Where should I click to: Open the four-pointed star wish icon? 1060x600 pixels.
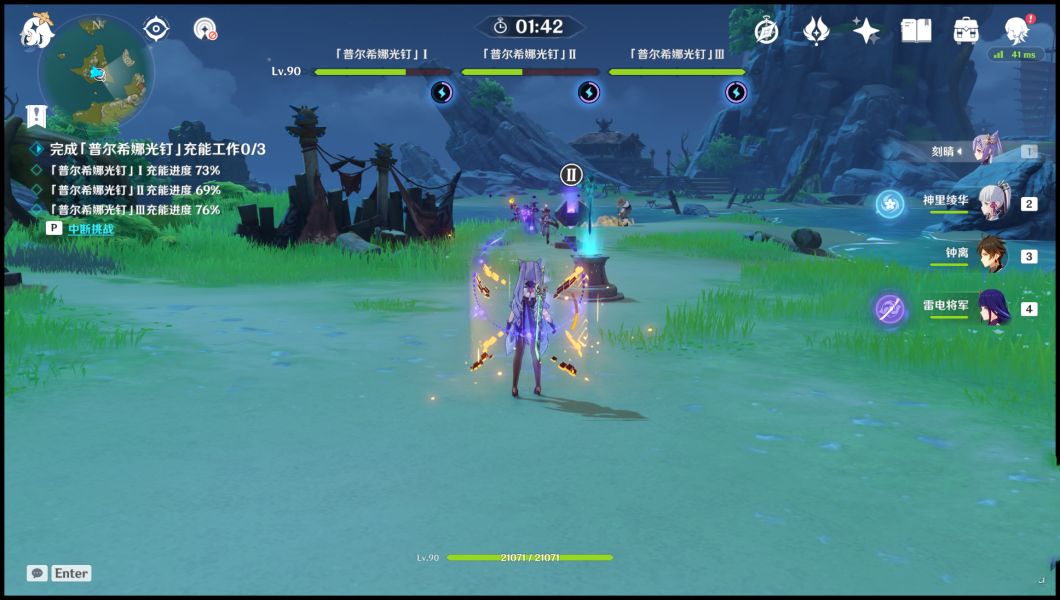pyautogui.click(x=866, y=31)
